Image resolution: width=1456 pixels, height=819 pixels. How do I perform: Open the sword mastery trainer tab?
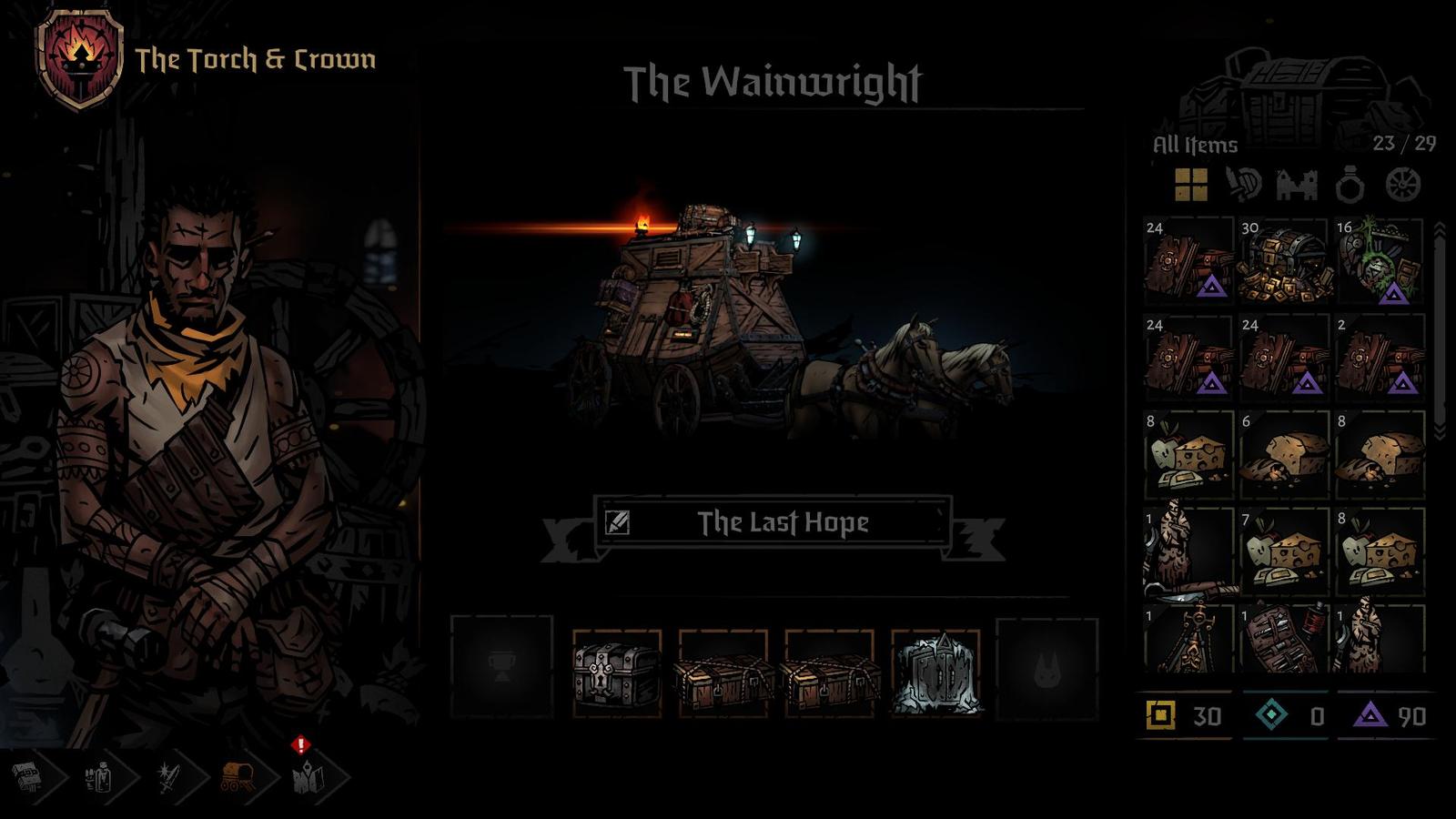pyautogui.click(x=168, y=776)
